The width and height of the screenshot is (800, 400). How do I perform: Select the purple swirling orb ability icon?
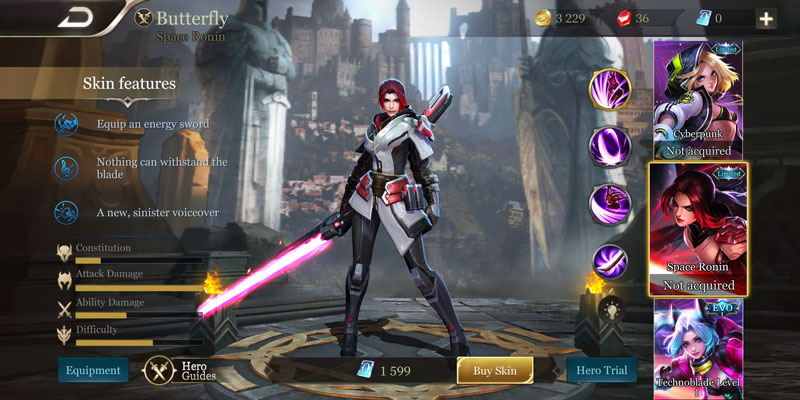pyautogui.click(x=607, y=146)
